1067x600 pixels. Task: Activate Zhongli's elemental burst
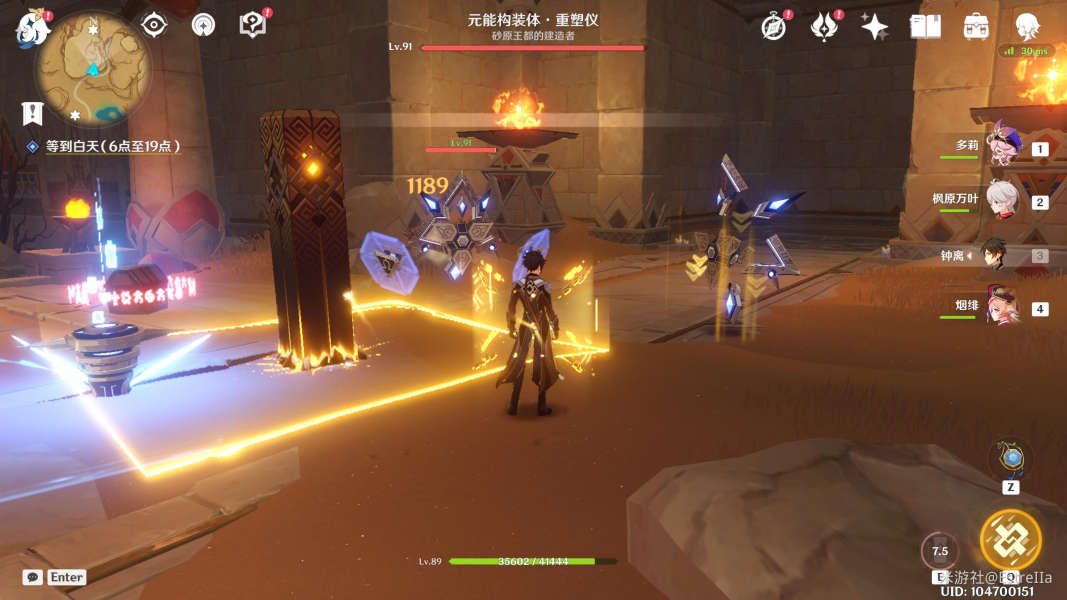click(x=1010, y=541)
